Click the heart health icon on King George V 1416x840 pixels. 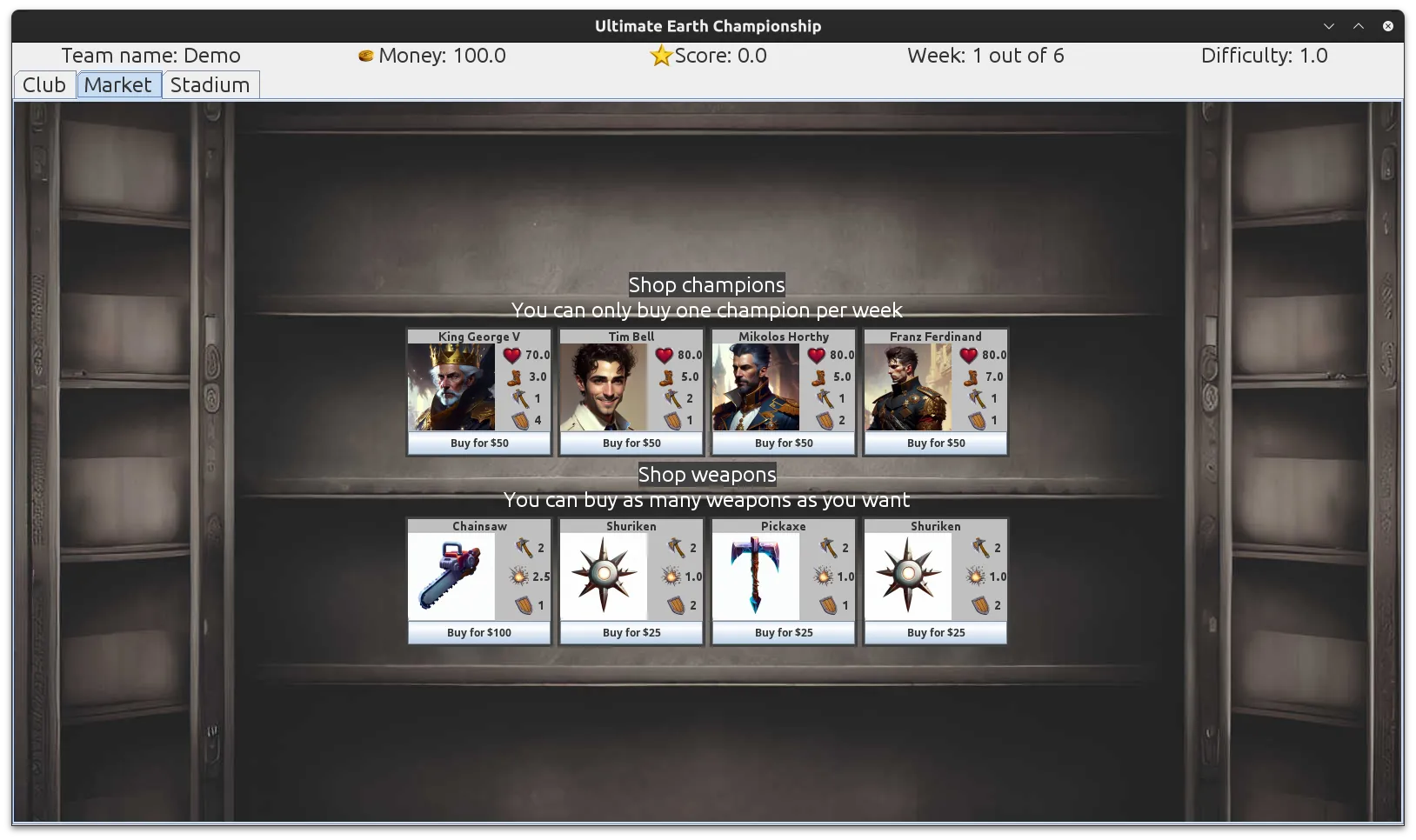511,356
